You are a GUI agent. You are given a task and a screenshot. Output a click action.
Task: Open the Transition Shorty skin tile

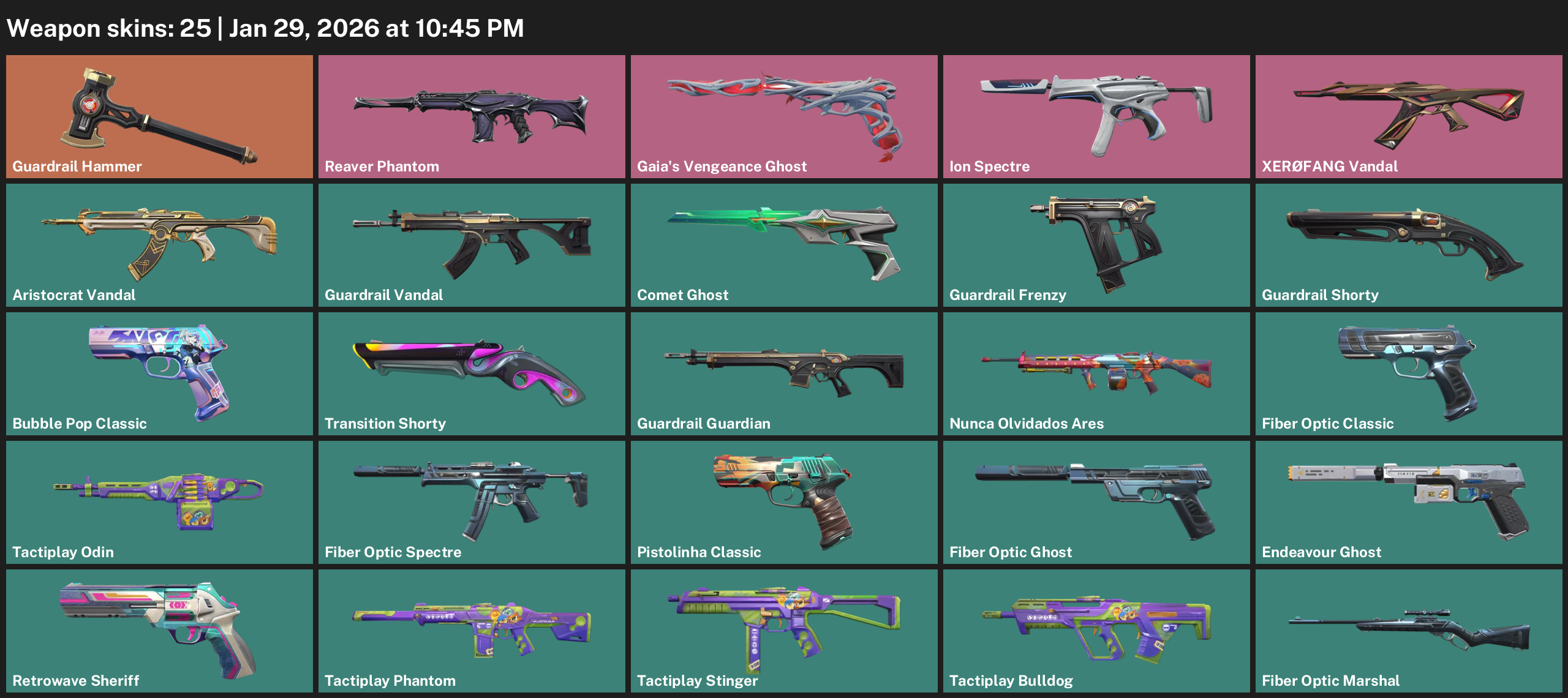tap(472, 373)
